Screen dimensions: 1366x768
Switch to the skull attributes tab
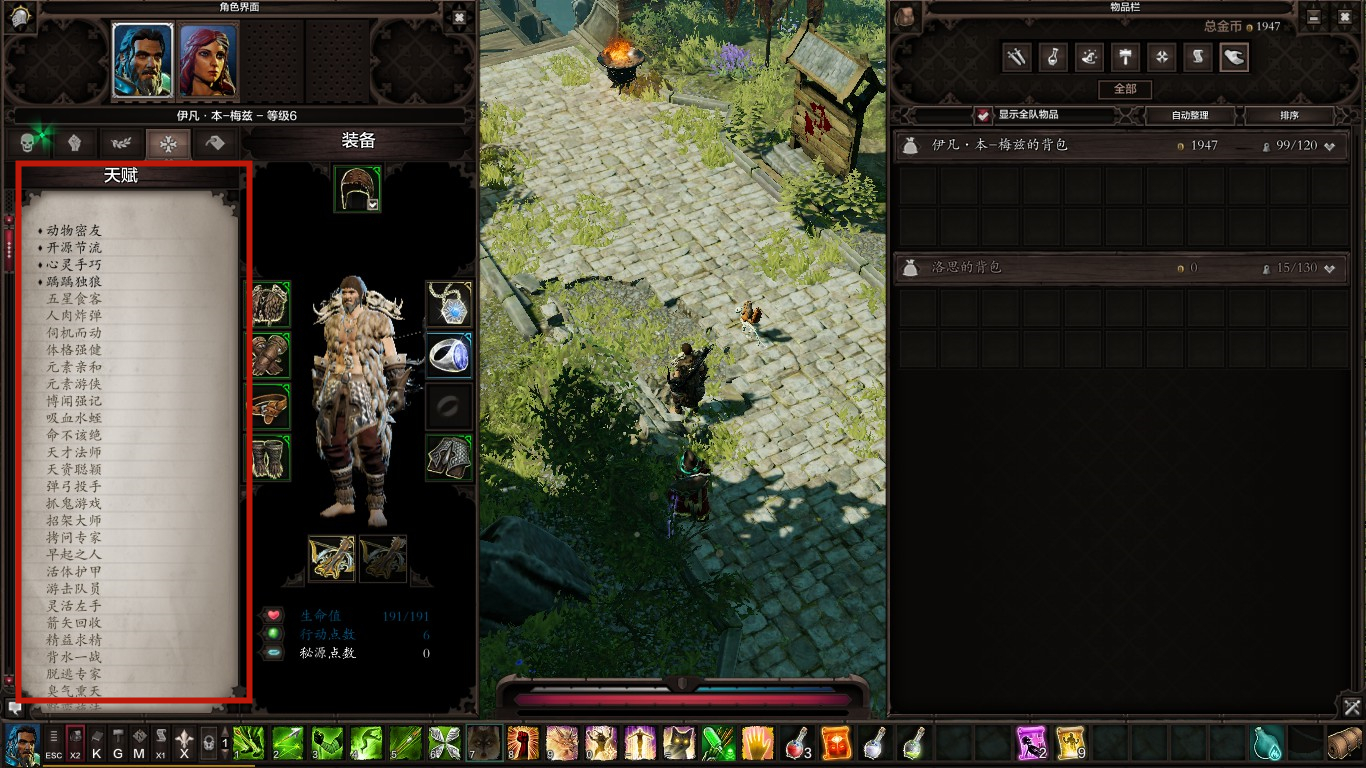(28, 143)
